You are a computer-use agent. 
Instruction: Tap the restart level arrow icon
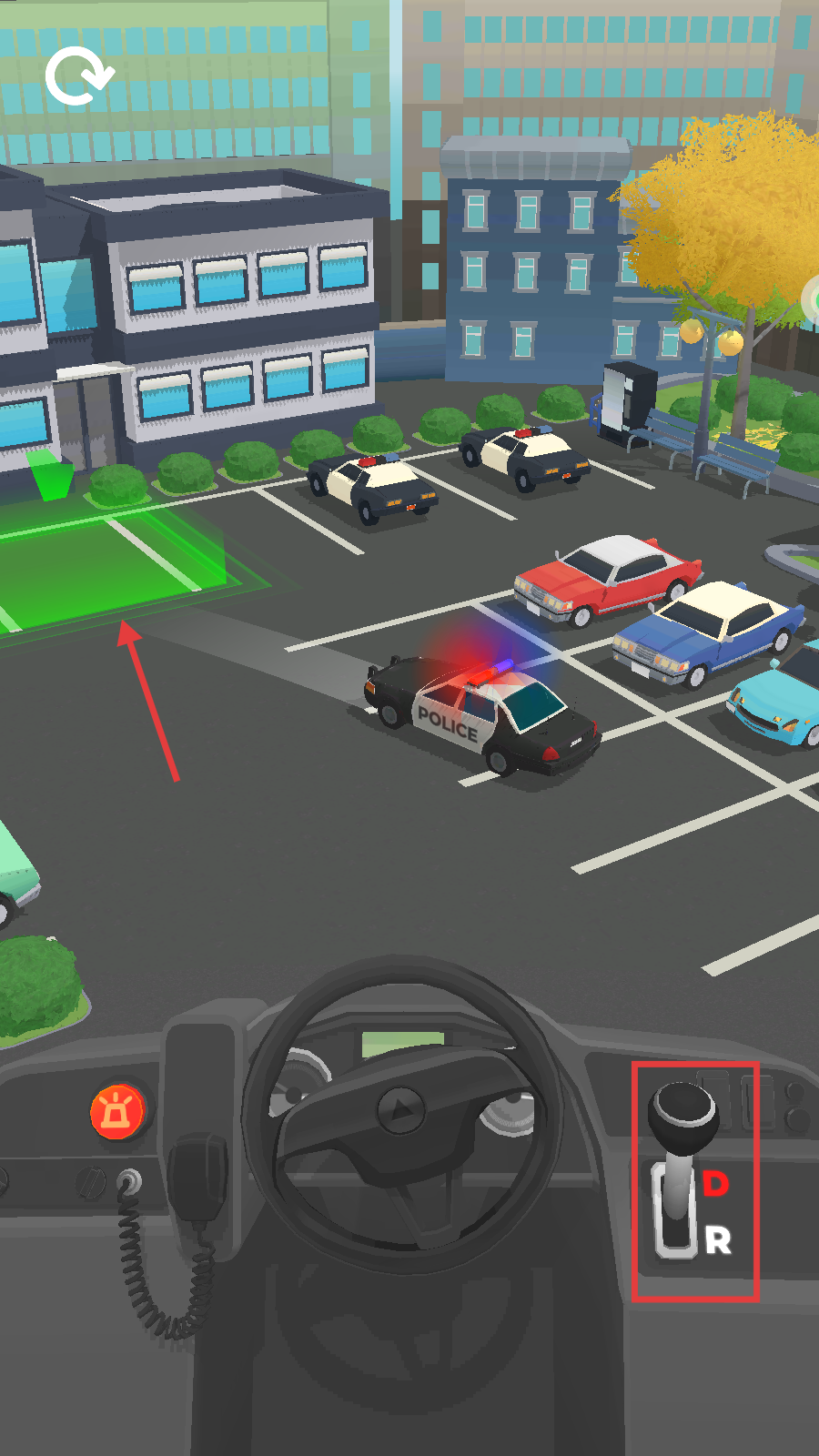79,77
